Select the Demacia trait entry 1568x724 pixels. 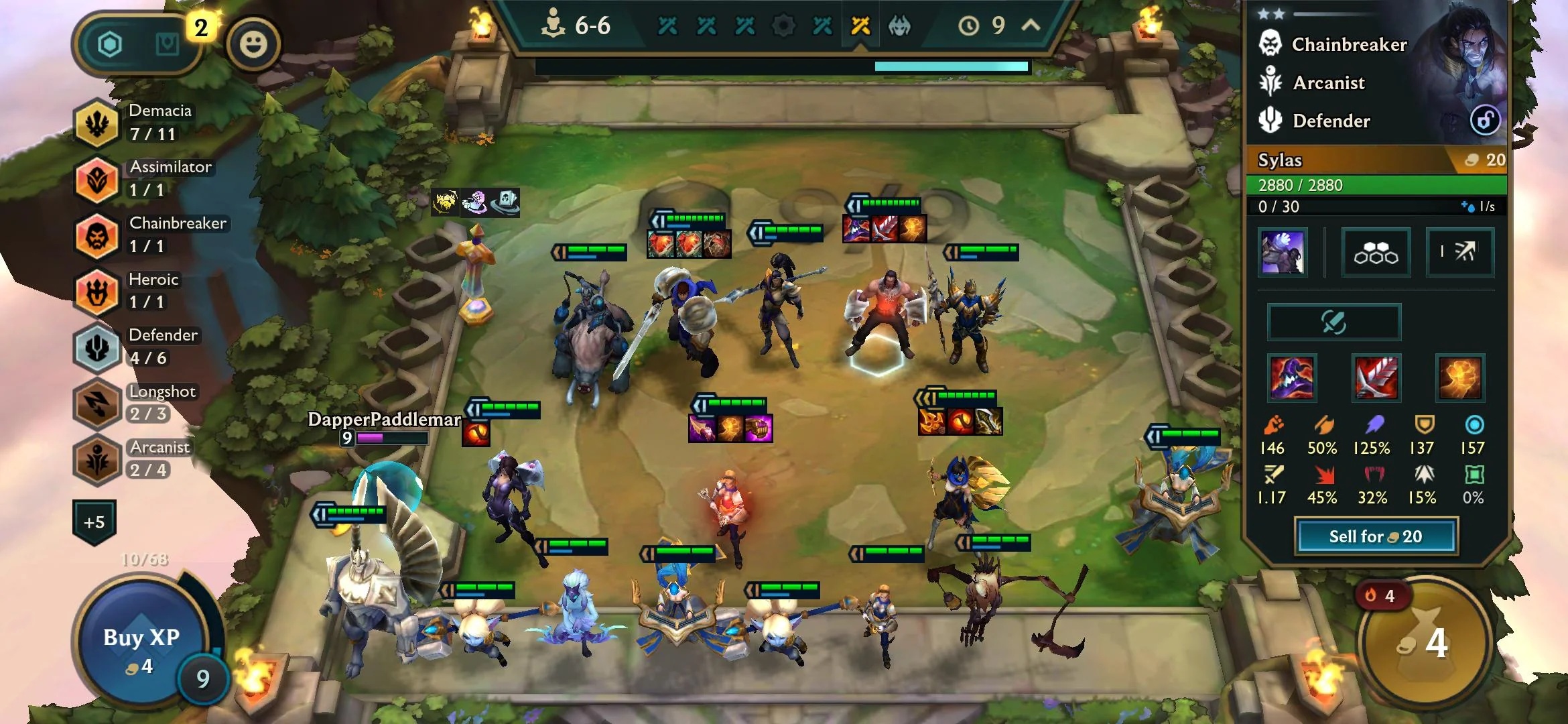tap(97, 123)
